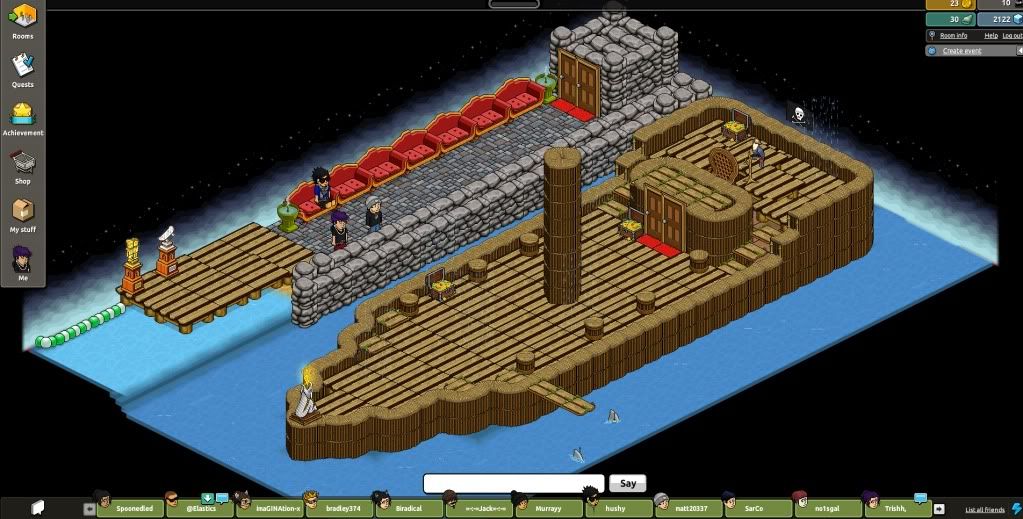
Task: Open the Room info link
Action: (x=953, y=35)
